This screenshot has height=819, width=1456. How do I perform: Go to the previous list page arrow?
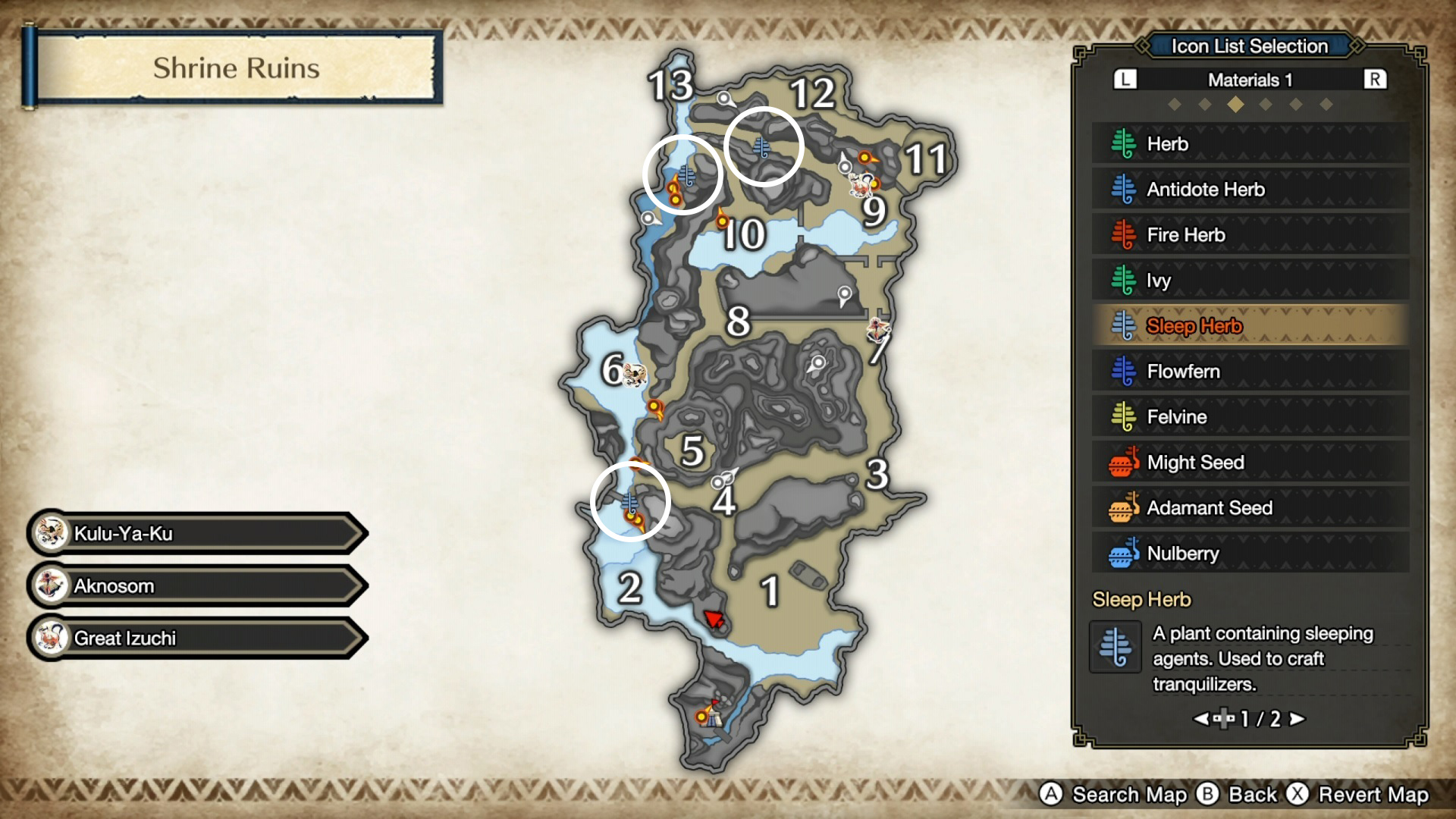pyautogui.click(x=1201, y=718)
